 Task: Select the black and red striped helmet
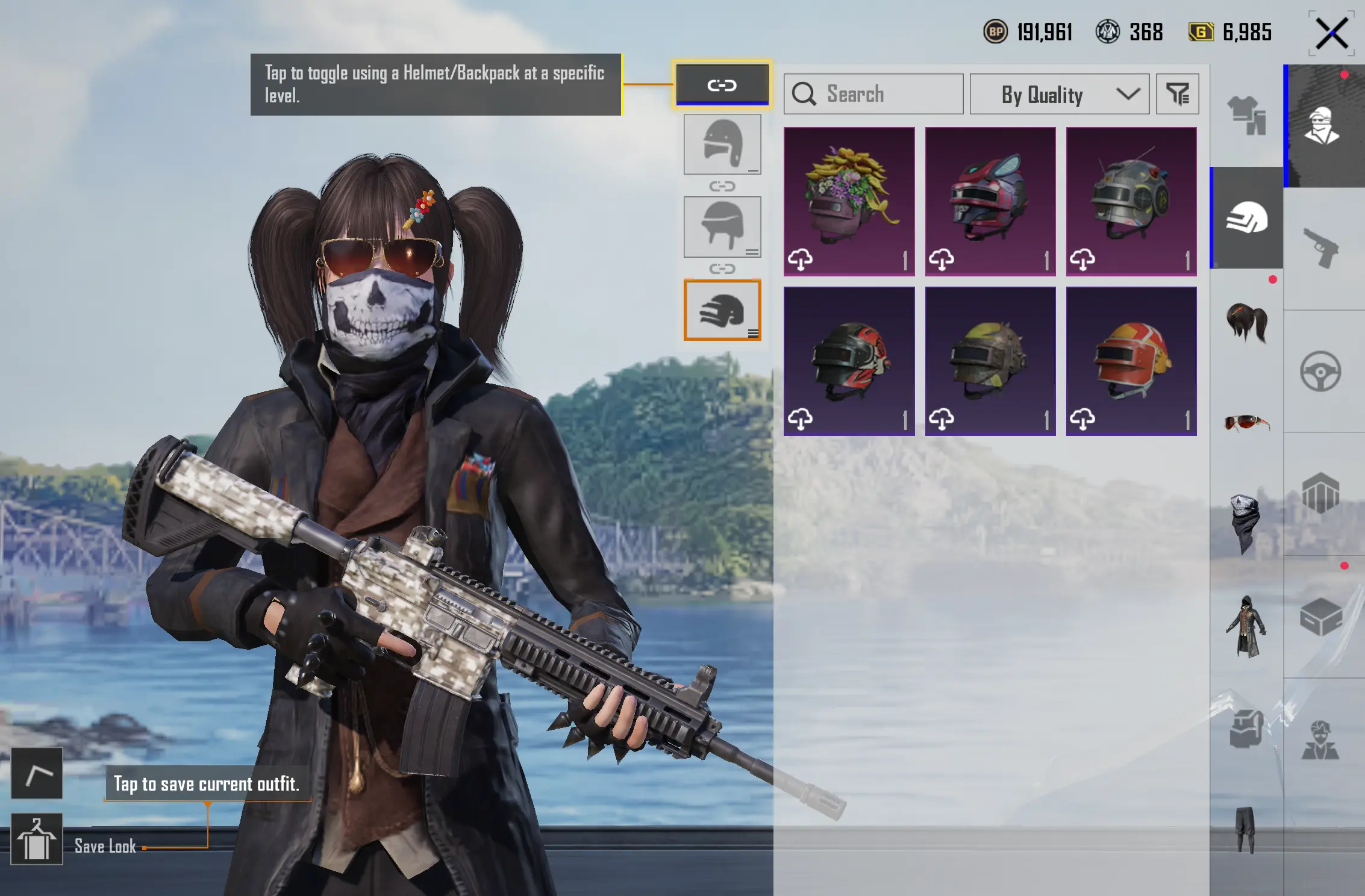click(x=849, y=361)
